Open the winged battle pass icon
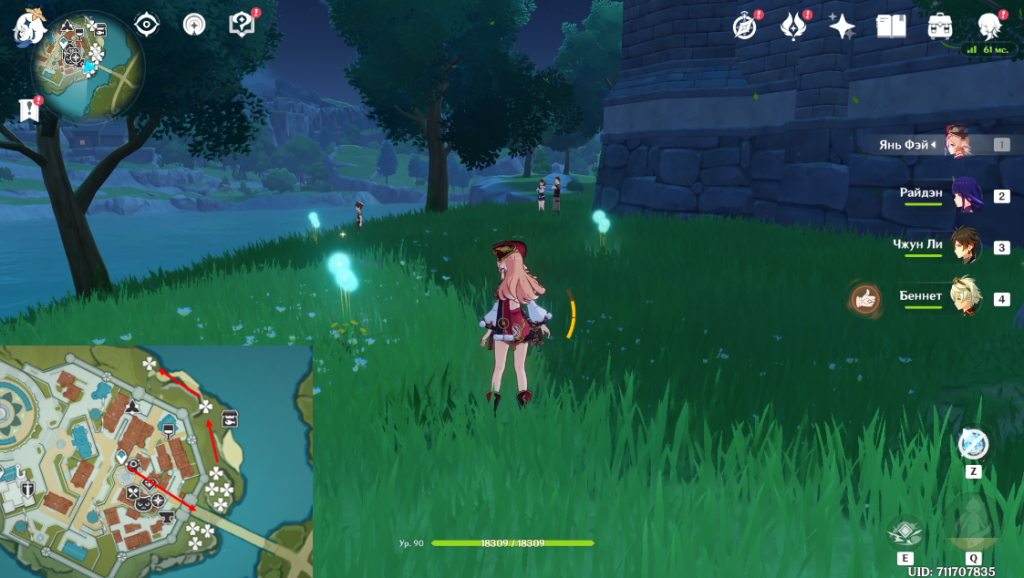The height and width of the screenshot is (578, 1024). pos(792,26)
